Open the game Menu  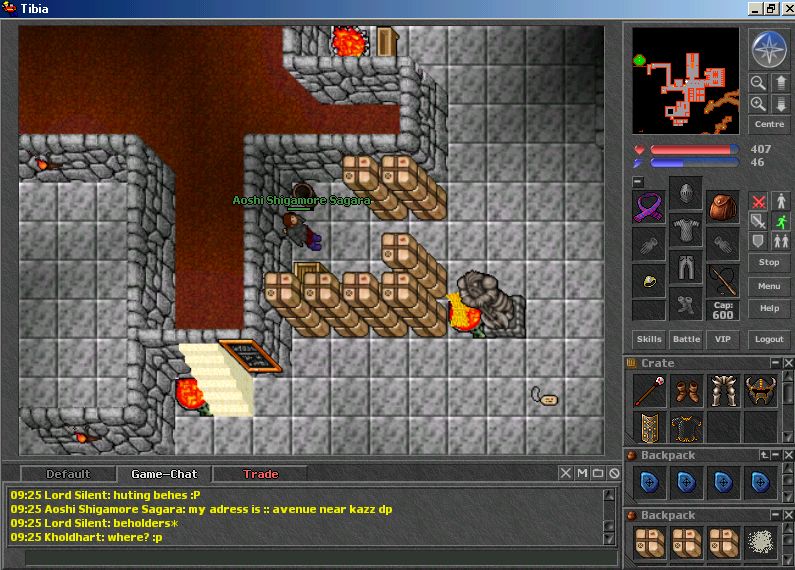click(769, 286)
